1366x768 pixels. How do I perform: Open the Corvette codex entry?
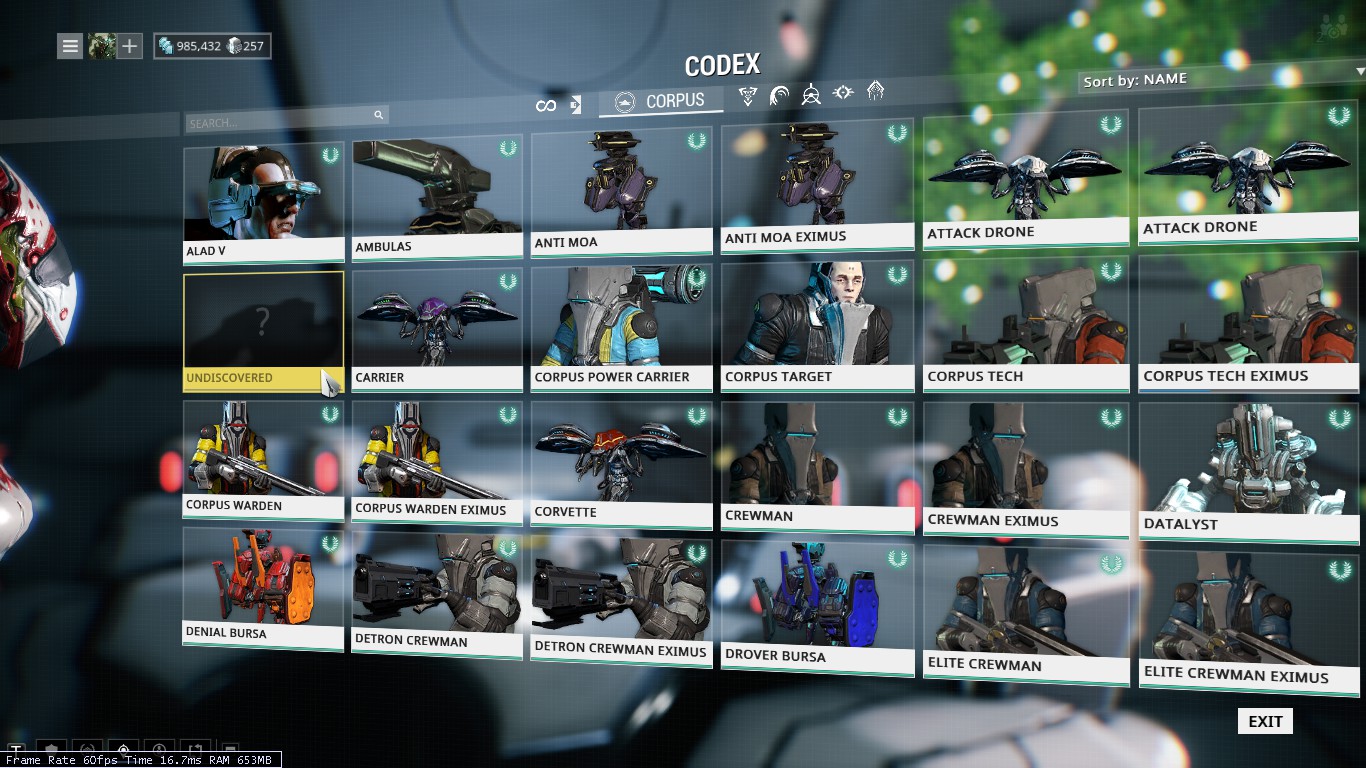621,458
